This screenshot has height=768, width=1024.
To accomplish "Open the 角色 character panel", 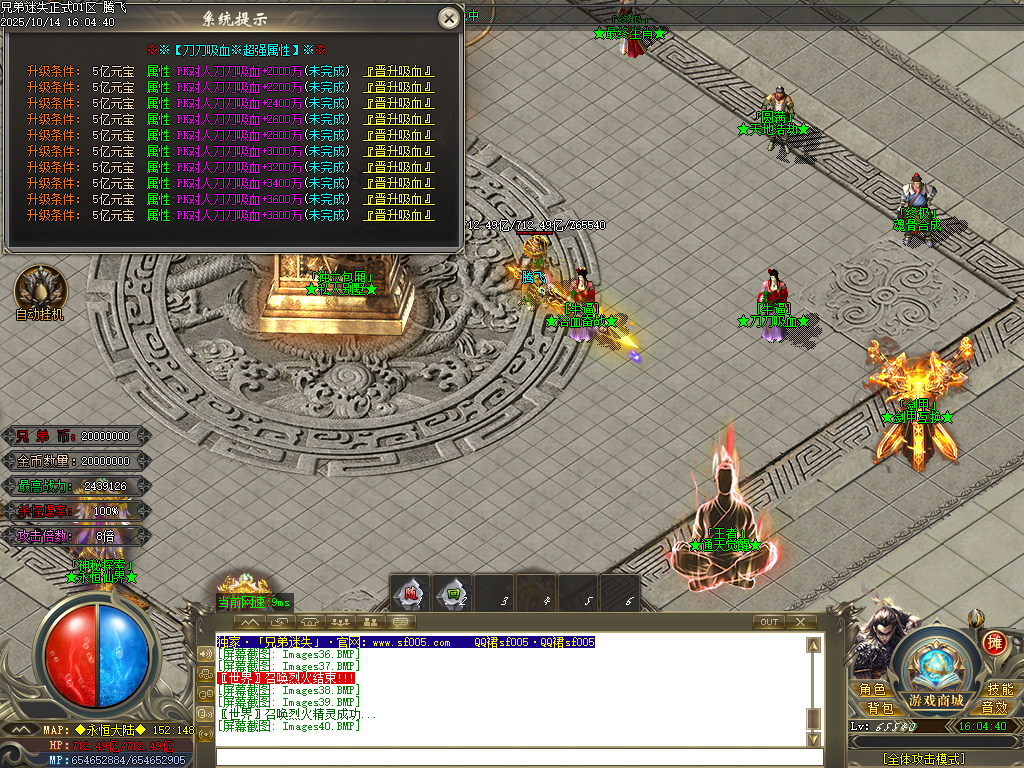I will 872,690.
